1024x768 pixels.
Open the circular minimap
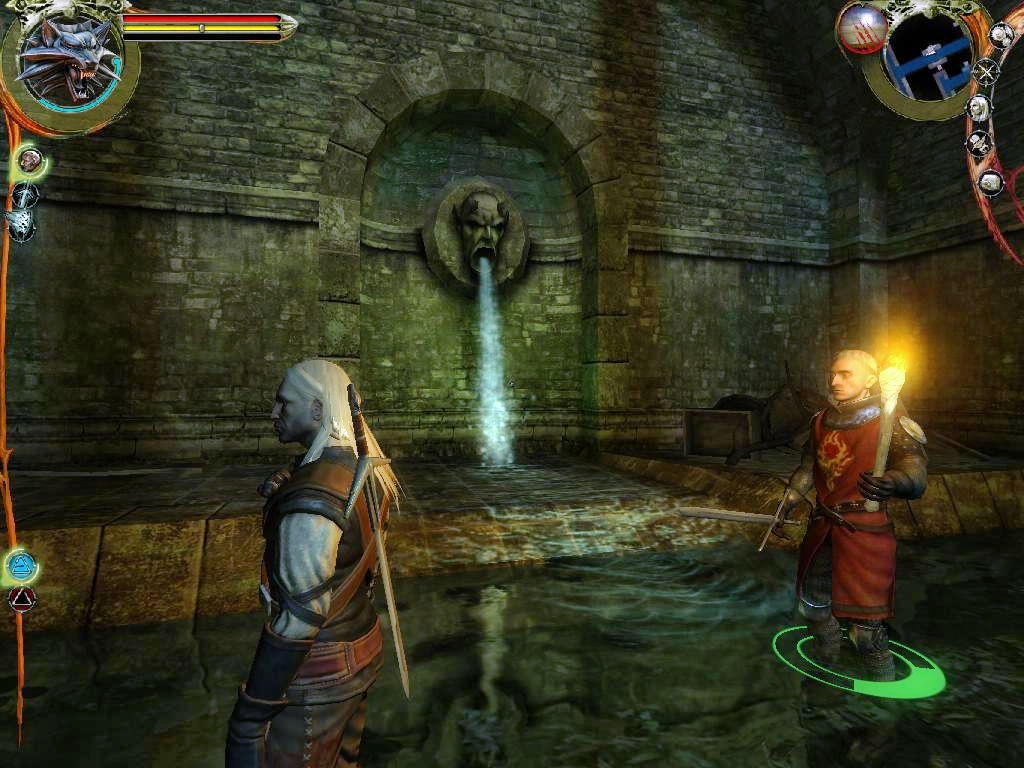(927, 57)
